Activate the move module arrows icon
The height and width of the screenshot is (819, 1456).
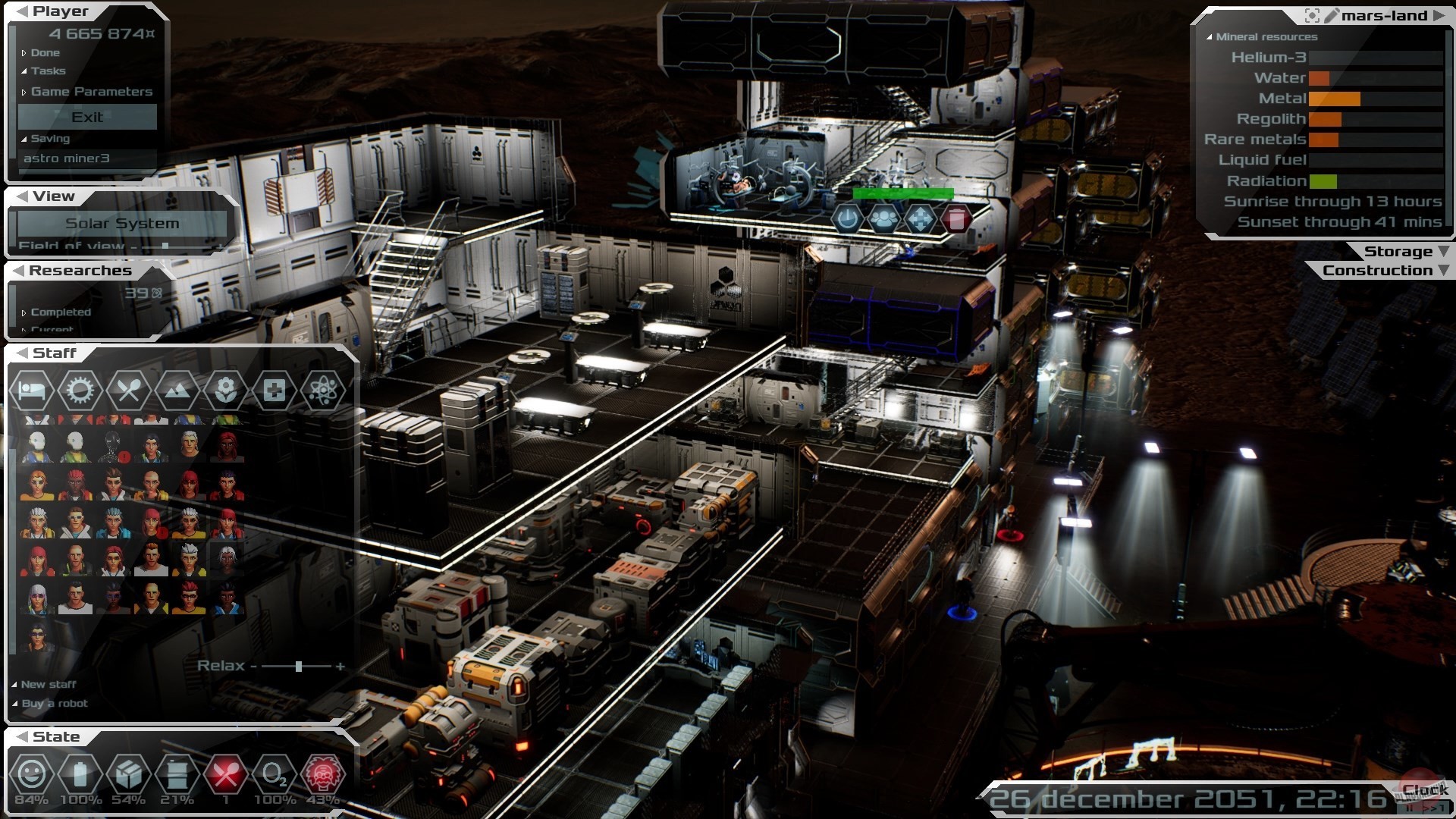[x=920, y=219]
